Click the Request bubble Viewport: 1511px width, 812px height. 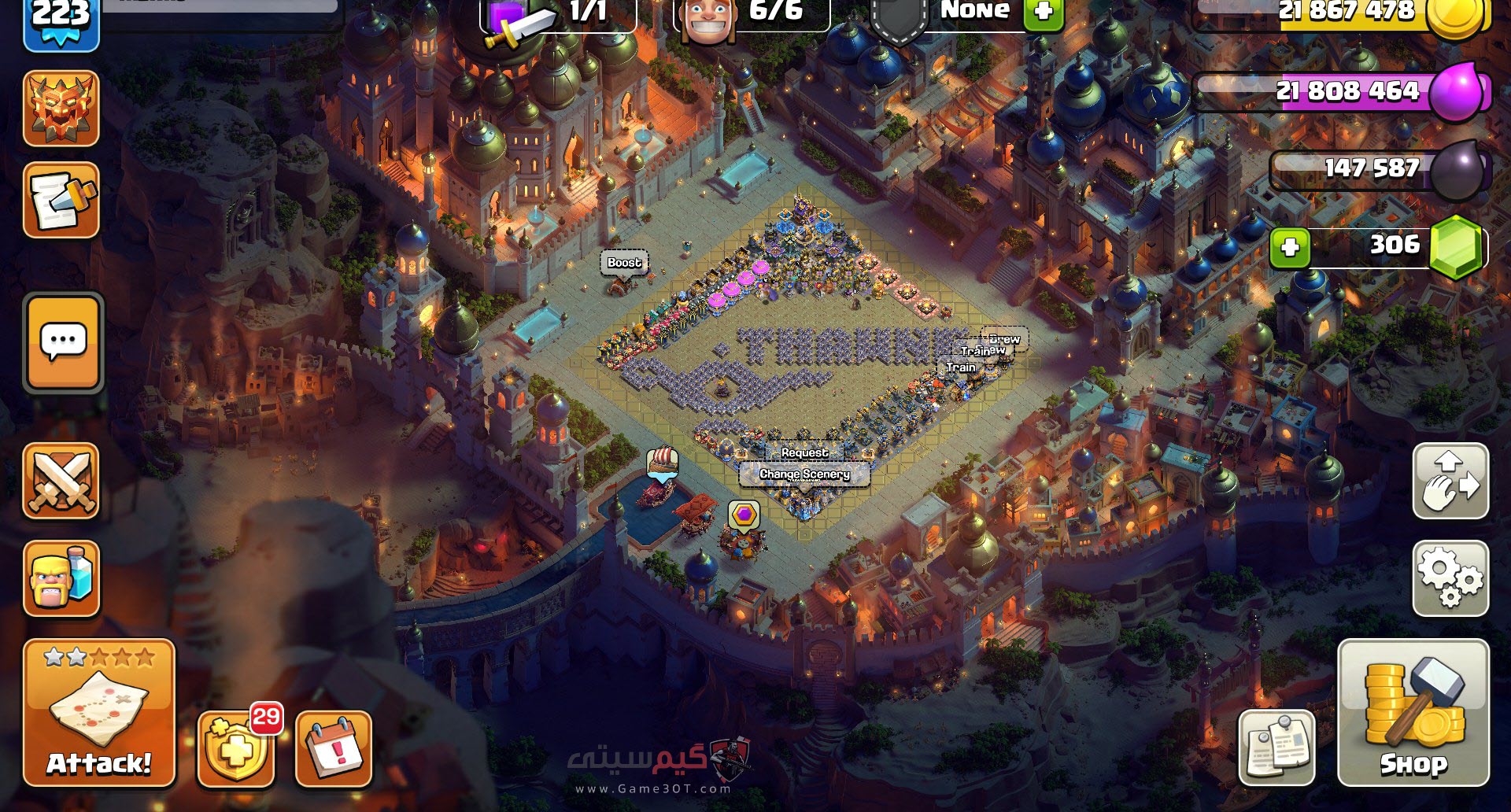[804, 452]
